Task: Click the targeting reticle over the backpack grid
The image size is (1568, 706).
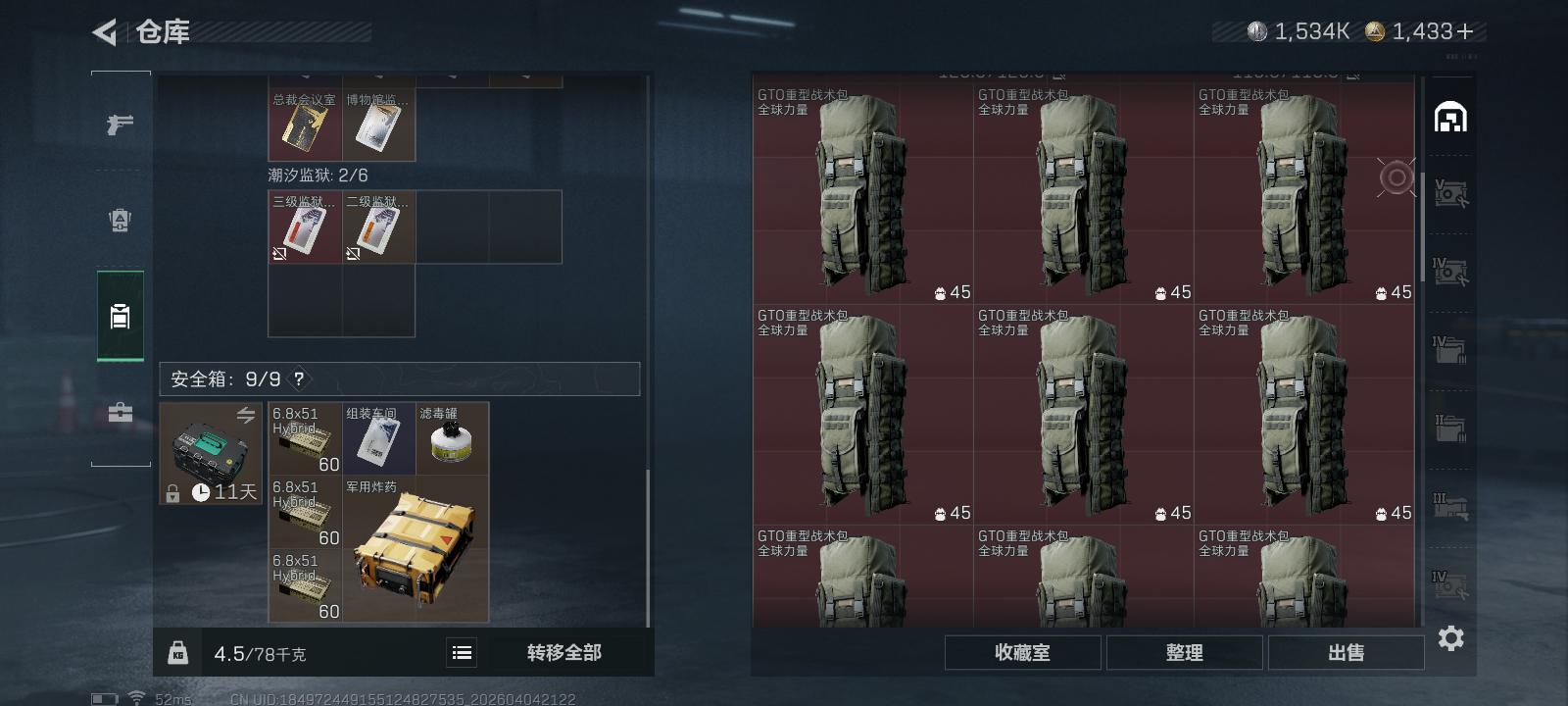Action: [x=1396, y=178]
